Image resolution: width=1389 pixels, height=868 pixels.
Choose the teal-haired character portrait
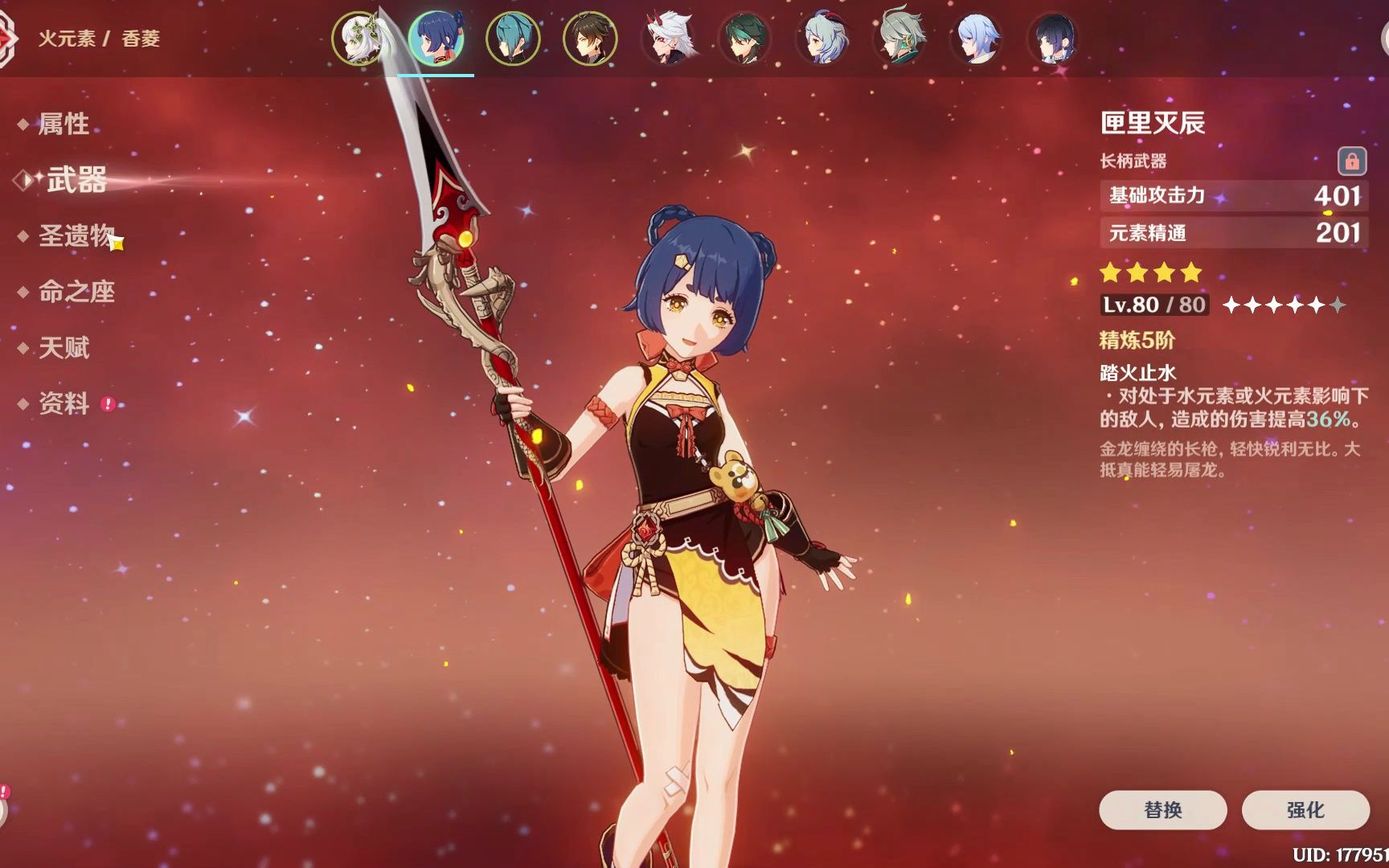click(x=513, y=39)
